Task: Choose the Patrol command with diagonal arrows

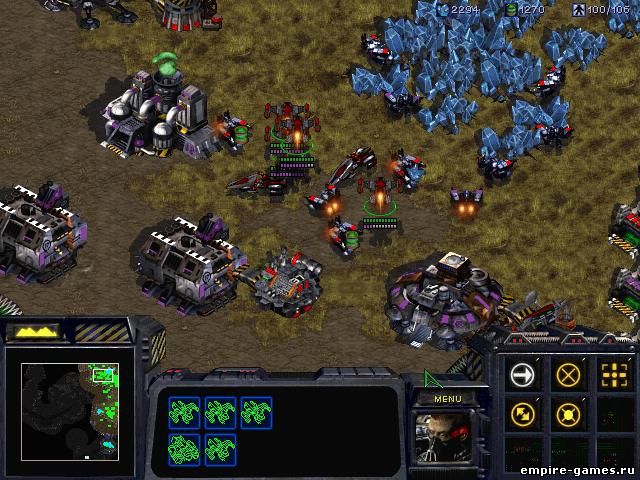Action: pyautogui.click(x=523, y=412)
